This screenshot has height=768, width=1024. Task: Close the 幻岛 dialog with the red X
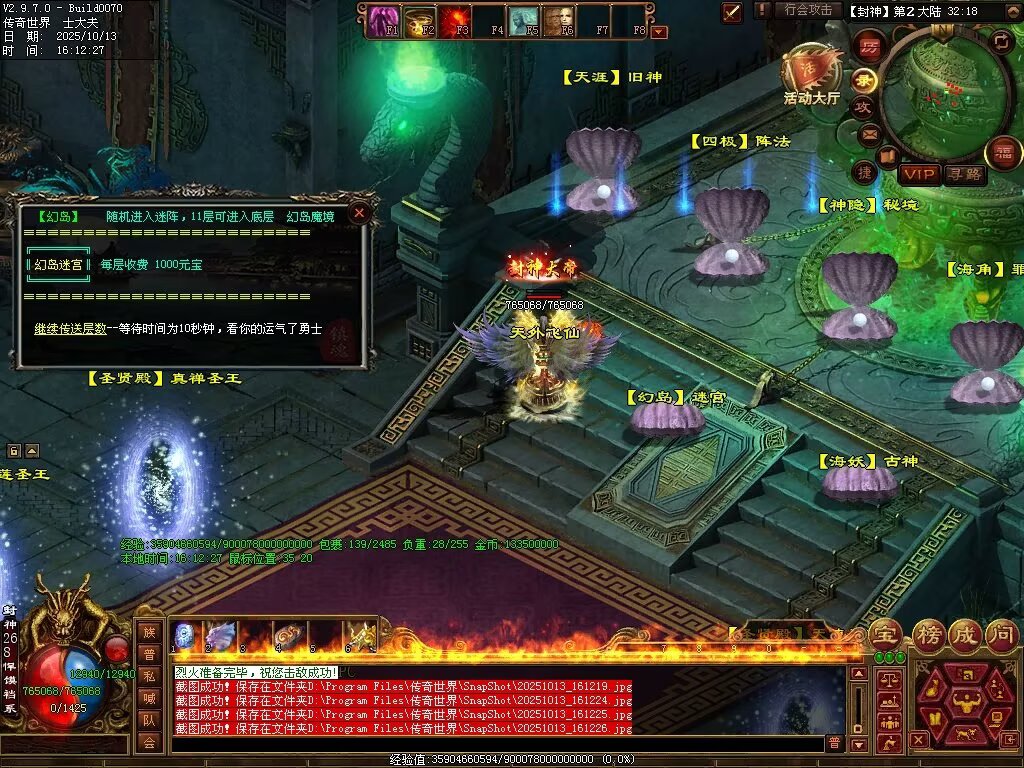[x=360, y=212]
